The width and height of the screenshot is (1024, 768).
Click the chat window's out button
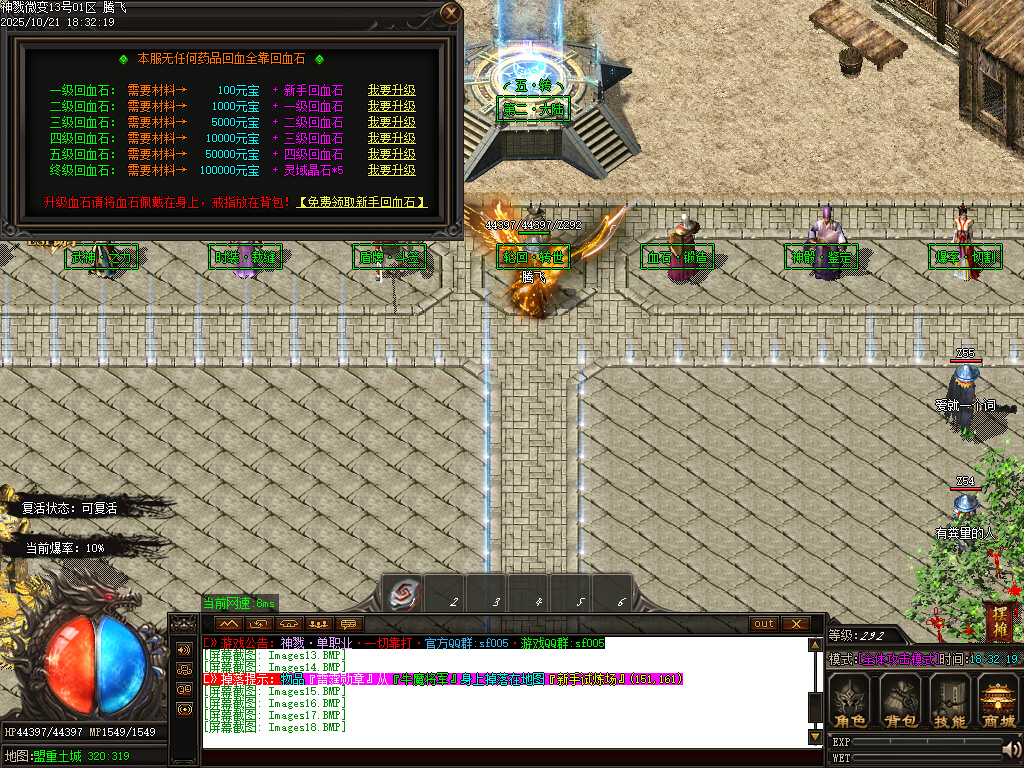[x=764, y=624]
